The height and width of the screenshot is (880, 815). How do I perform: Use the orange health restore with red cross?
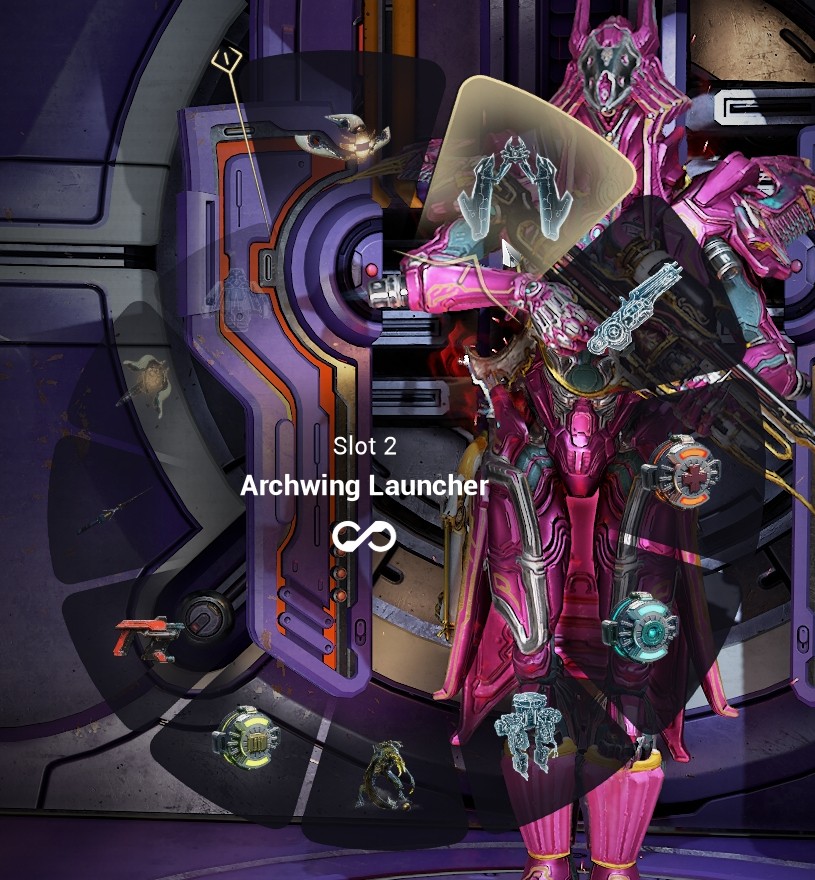[680, 469]
